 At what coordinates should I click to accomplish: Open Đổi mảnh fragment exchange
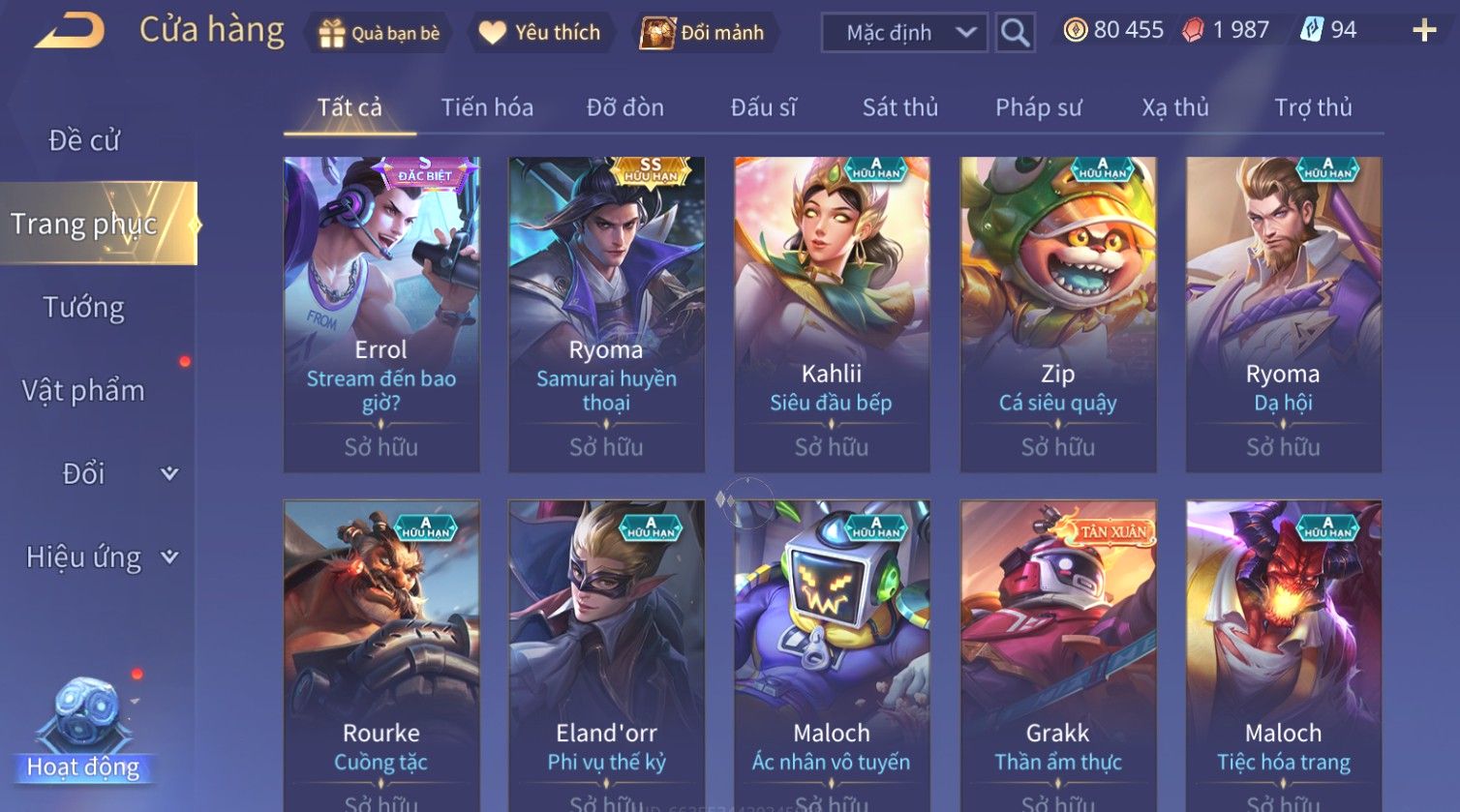coord(703,33)
